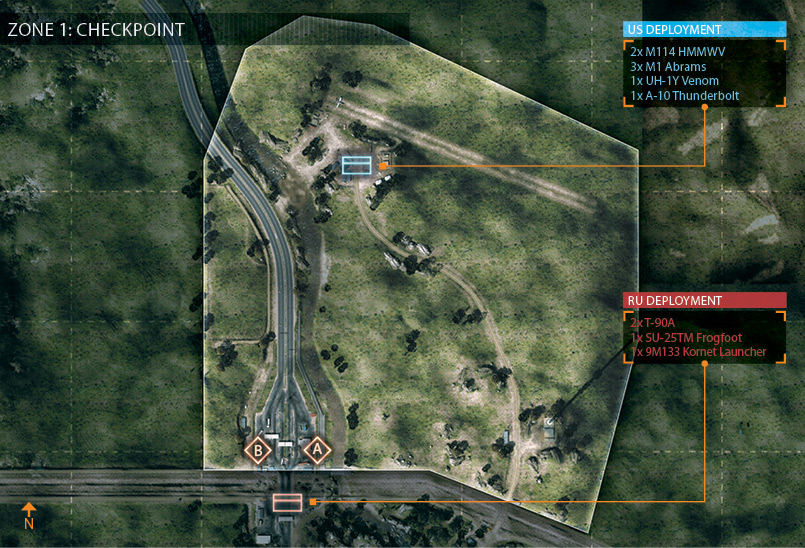Select capture point A marker

318,451
